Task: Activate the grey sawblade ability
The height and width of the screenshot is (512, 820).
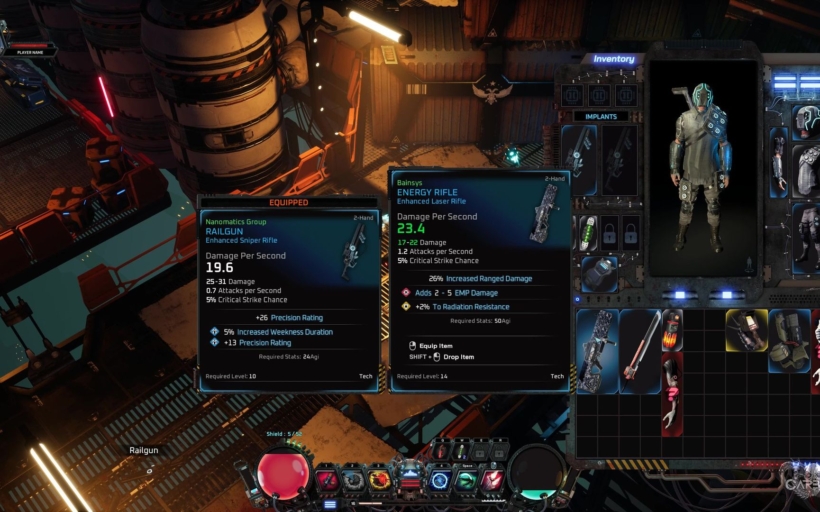Action: (353, 480)
